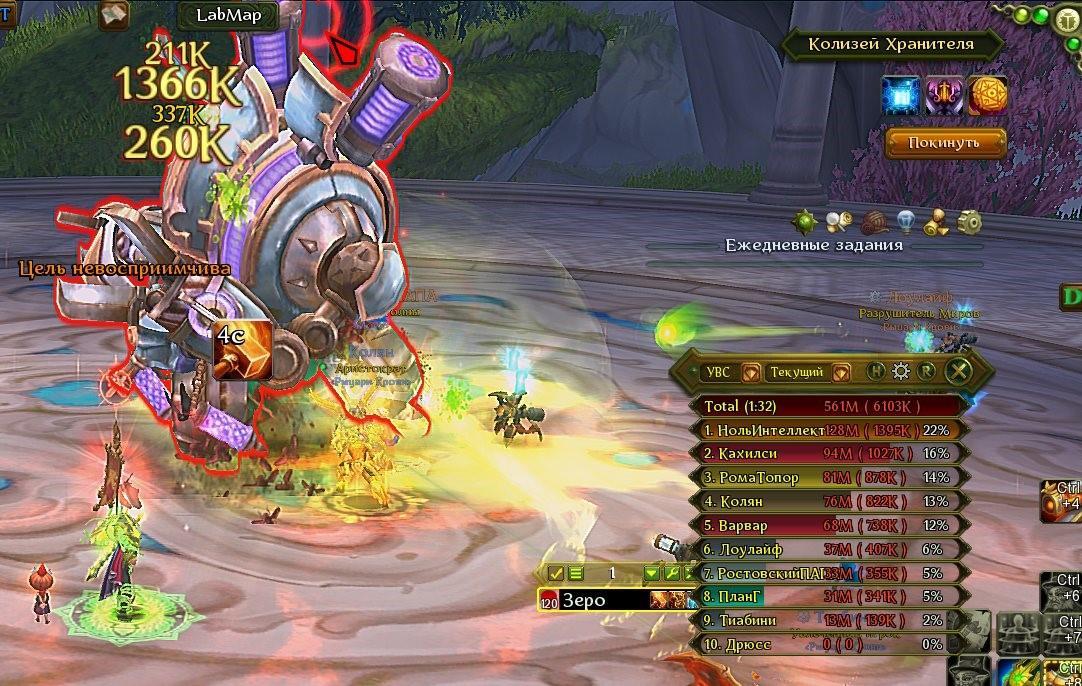Click the purple sword emblem icon
Viewport: 1082px width, 686px height.
click(944, 95)
